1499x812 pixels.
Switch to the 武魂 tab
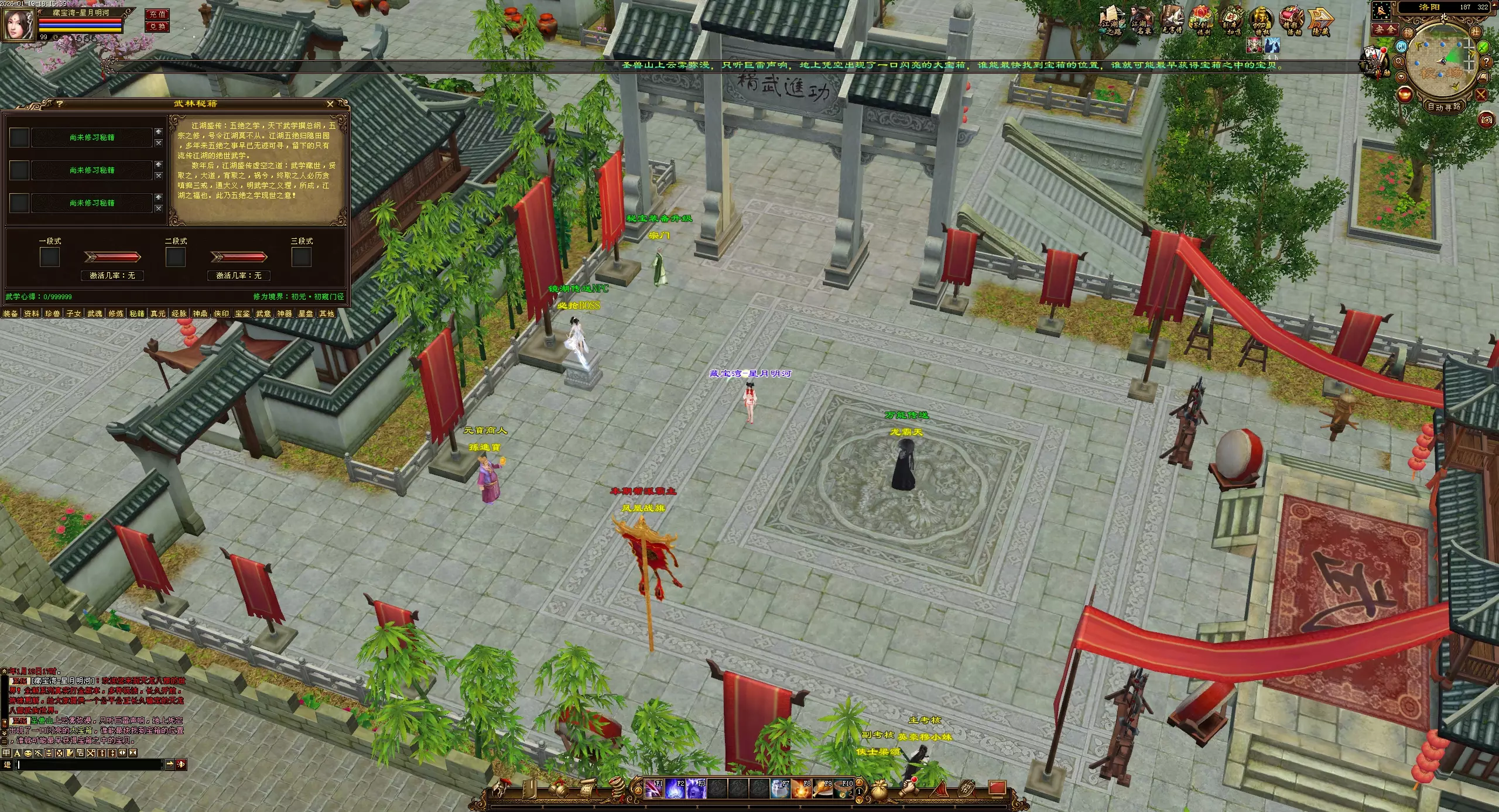tap(95, 314)
